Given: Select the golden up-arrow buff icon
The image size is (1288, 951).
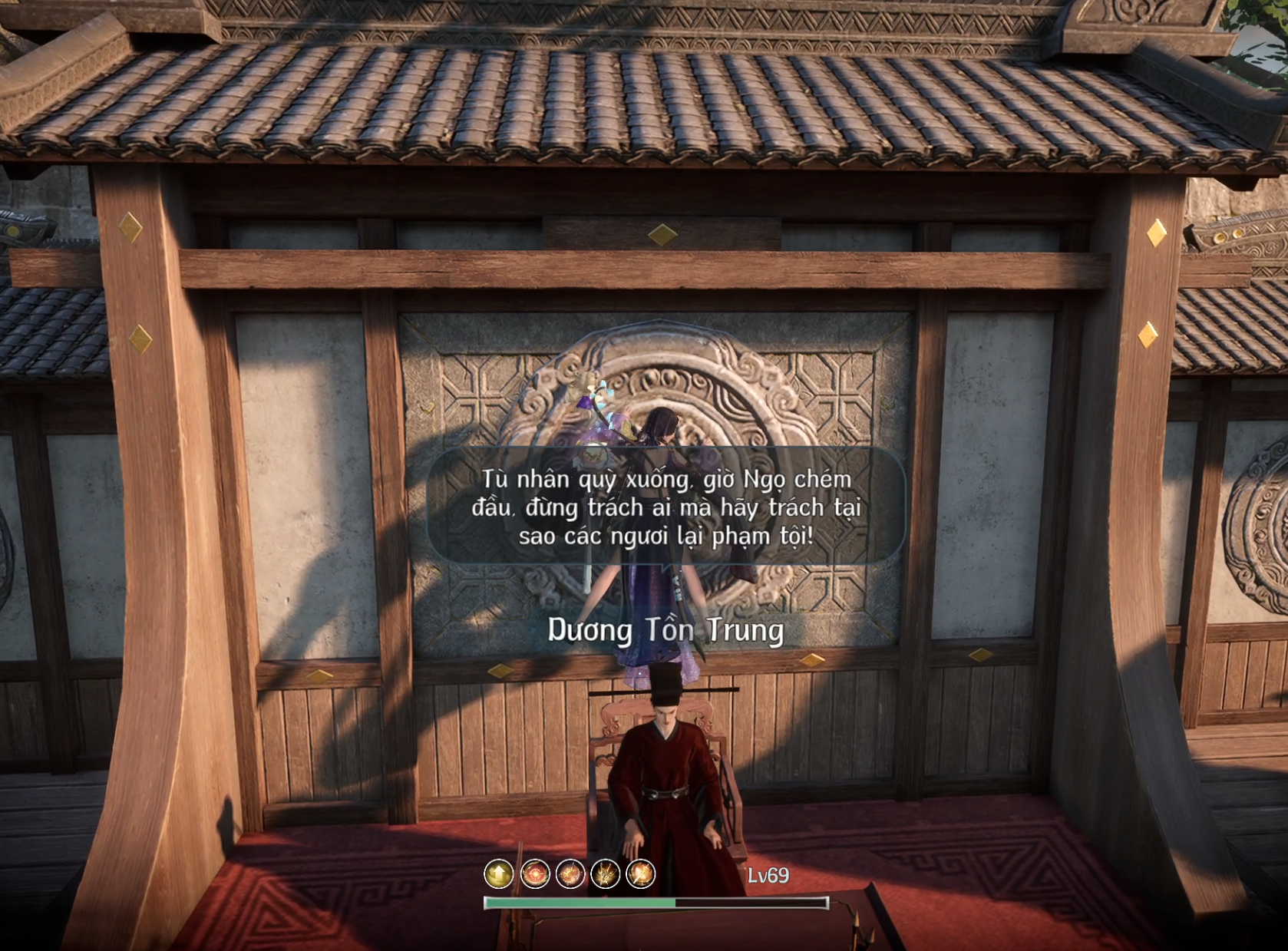Looking at the screenshot, I should click(x=498, y=873).
